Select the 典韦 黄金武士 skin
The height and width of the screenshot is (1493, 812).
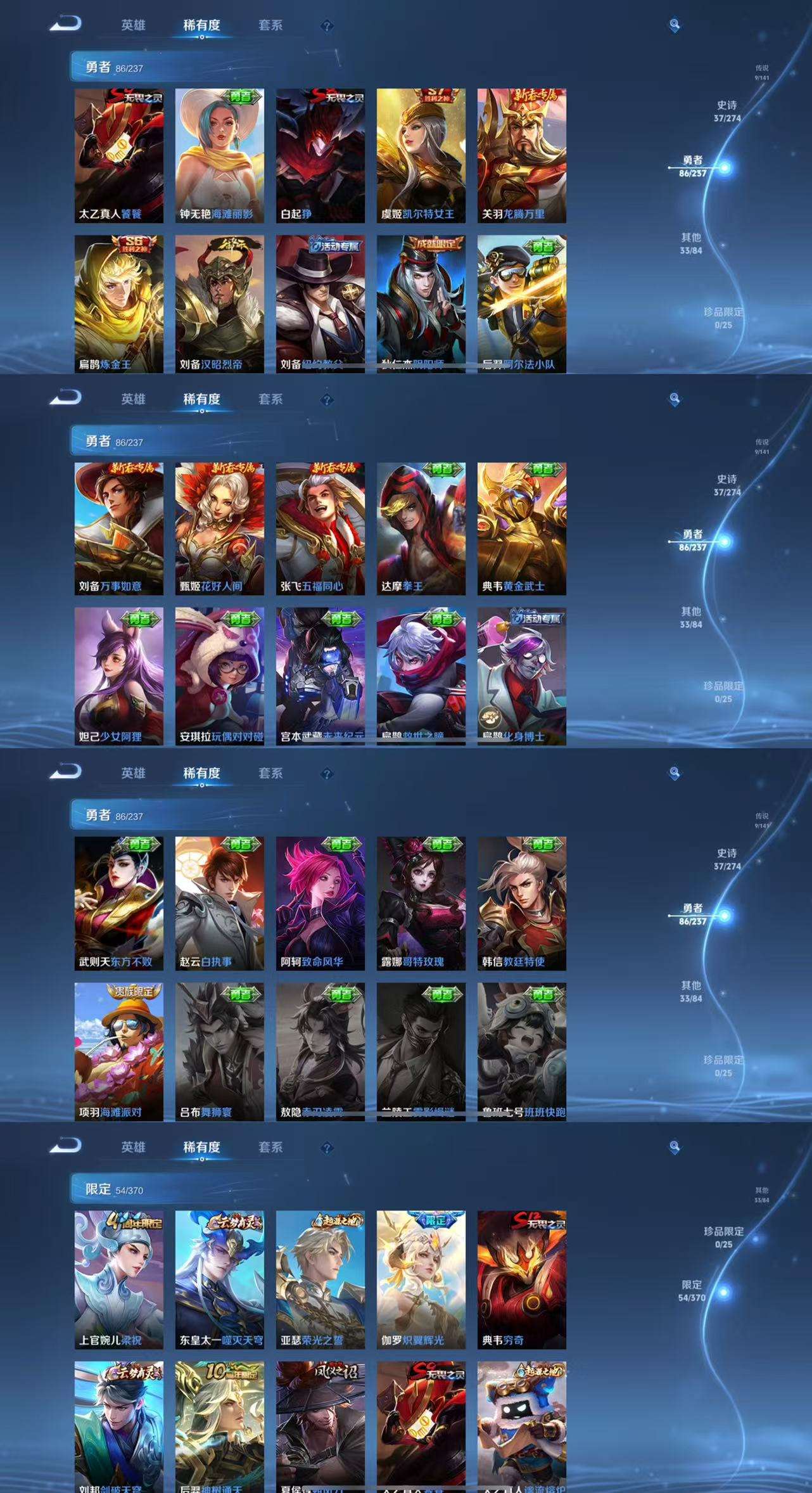pos(521,529)
